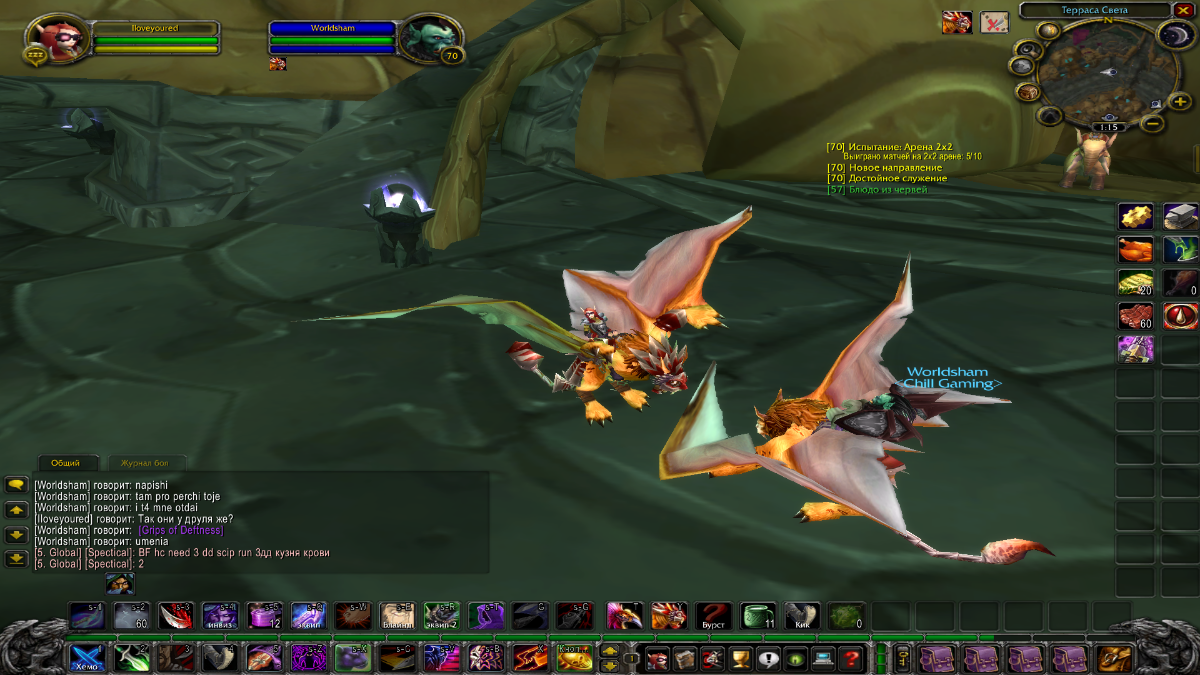Open the red question-mark help button
This screenshot has width=1200, height=675.
[x=851, y=658]
